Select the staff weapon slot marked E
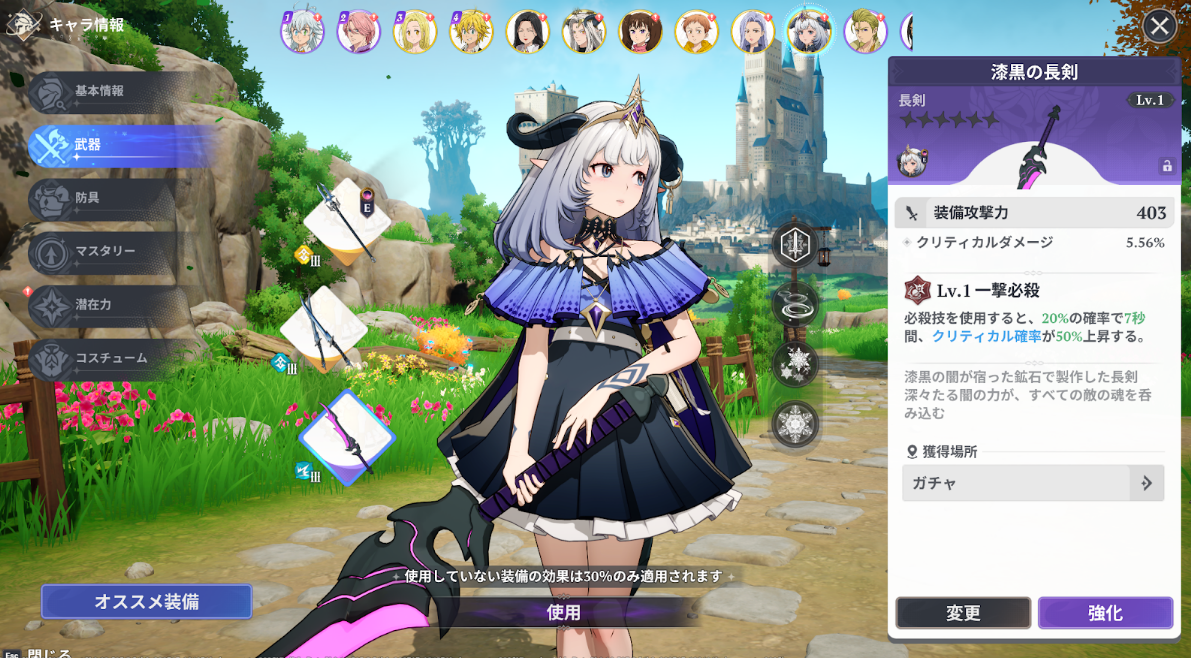Screen dimensions: 1191x658 [346, 221]
